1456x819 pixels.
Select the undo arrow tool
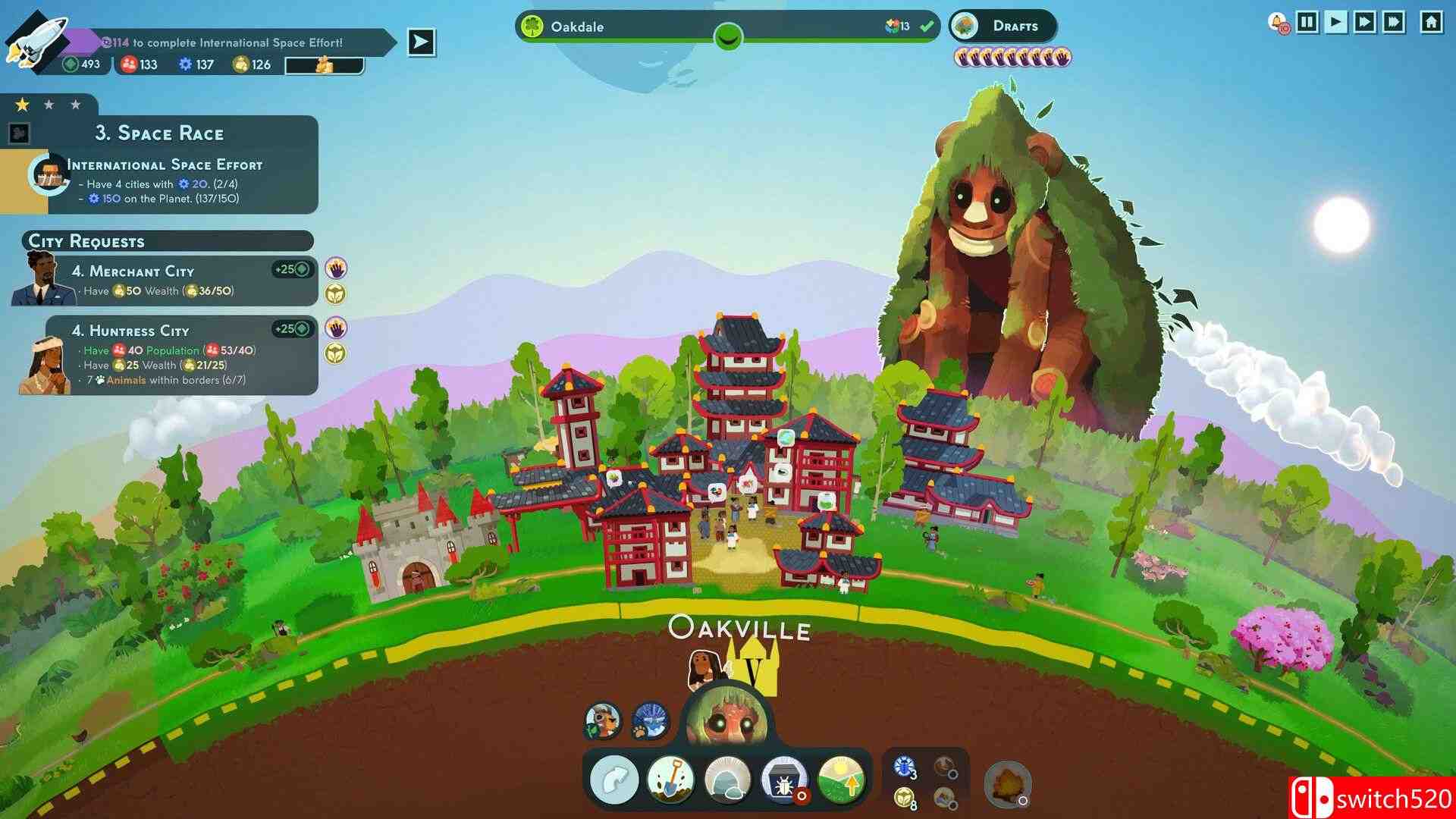click(x=614, y=780)
